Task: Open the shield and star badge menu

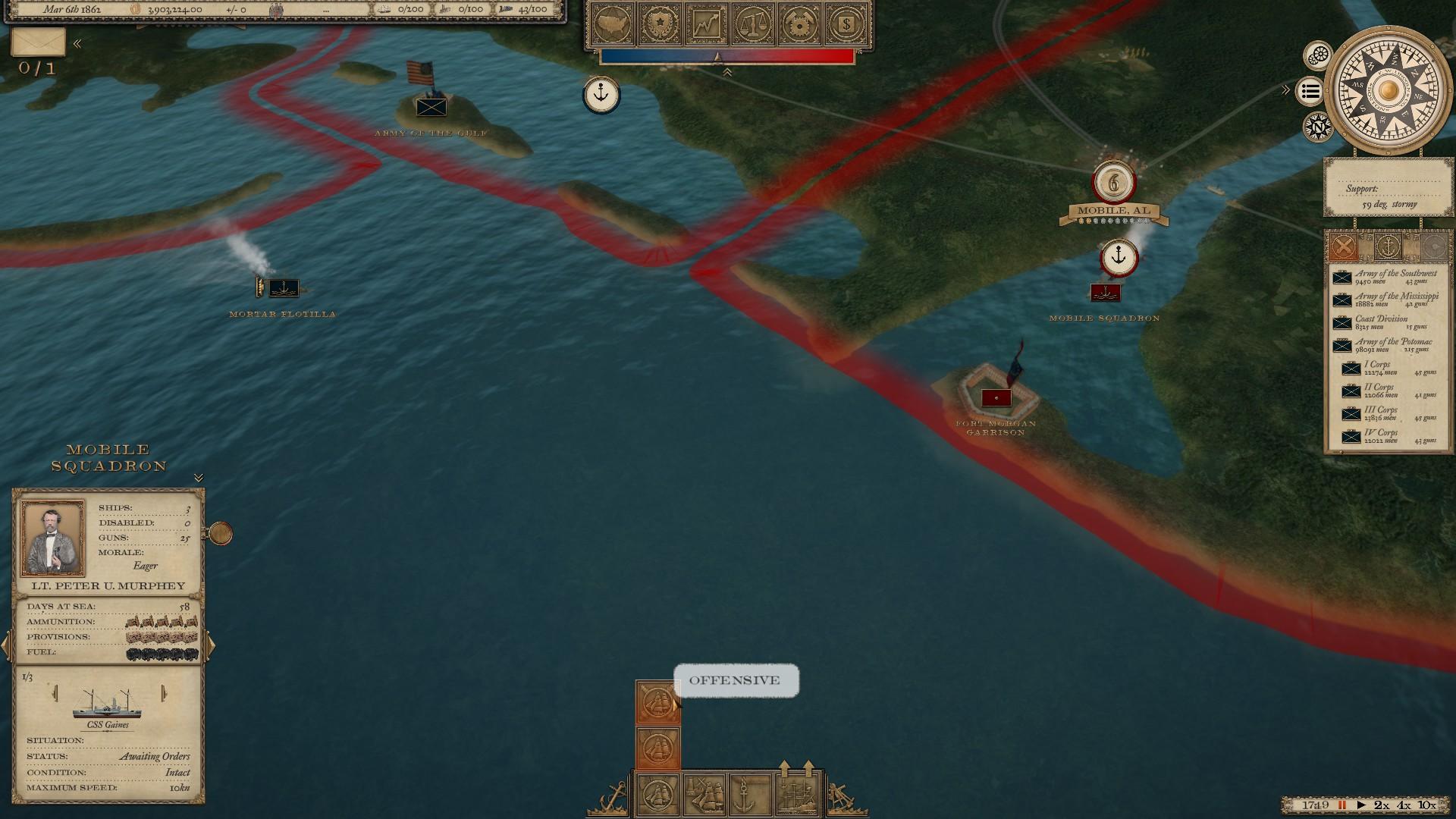Action: pos(660,24)
